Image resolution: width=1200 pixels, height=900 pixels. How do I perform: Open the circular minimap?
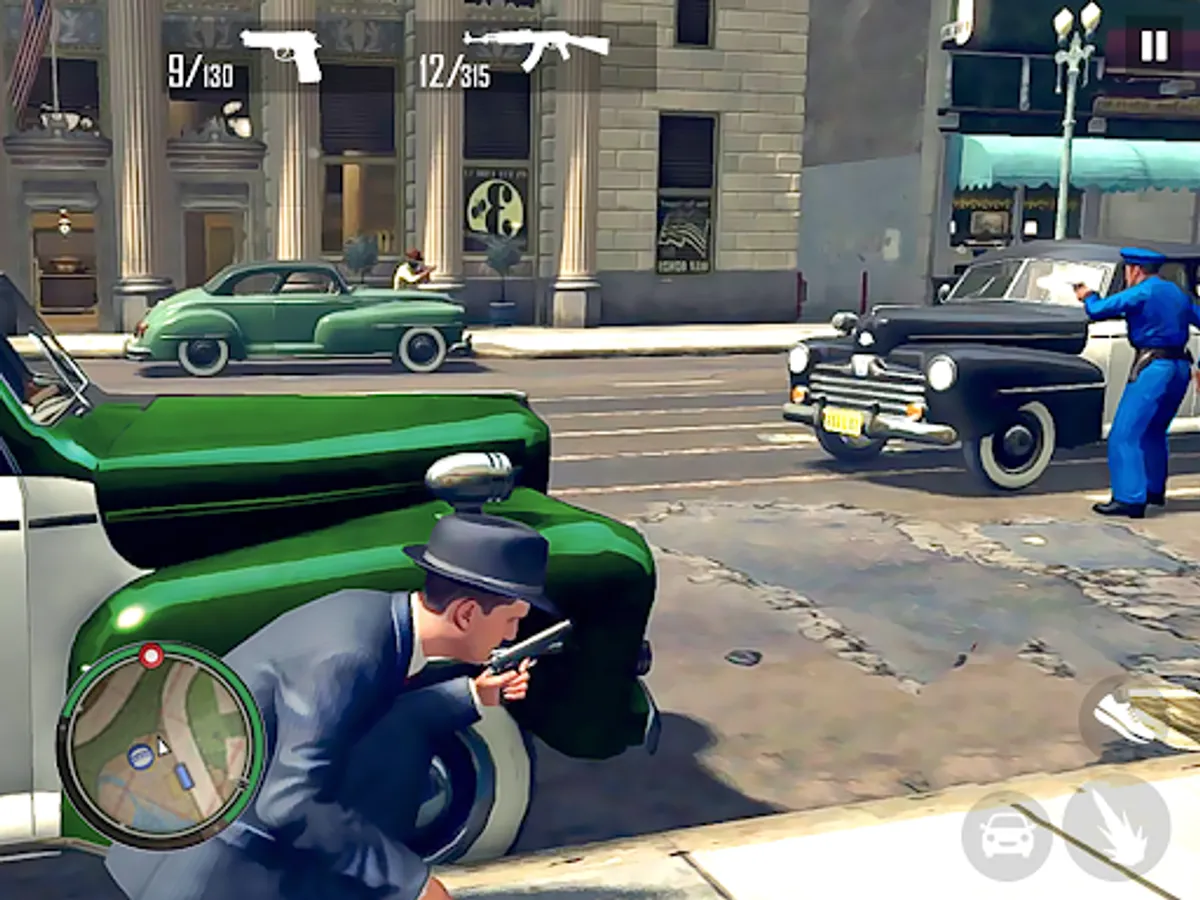161,746
